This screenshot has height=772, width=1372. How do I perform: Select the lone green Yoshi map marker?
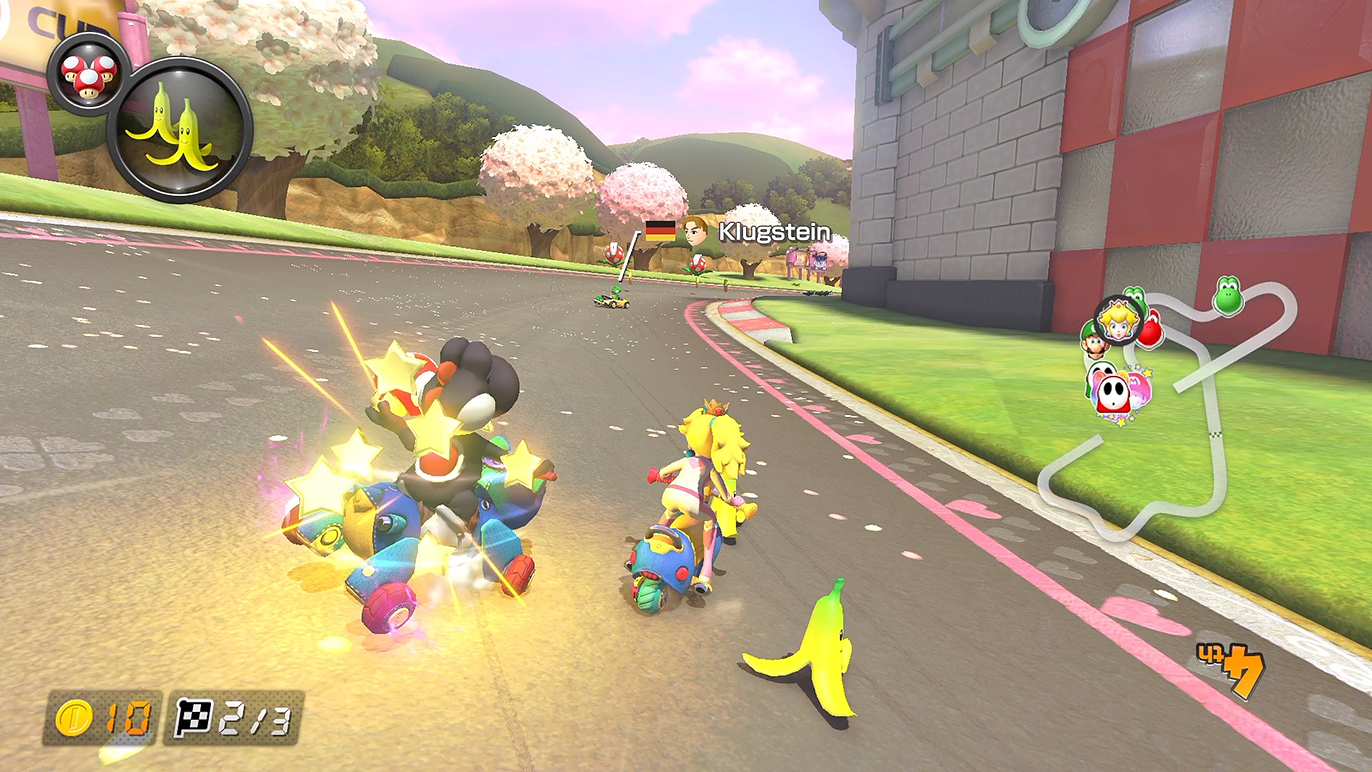[x=1228, y=296]
